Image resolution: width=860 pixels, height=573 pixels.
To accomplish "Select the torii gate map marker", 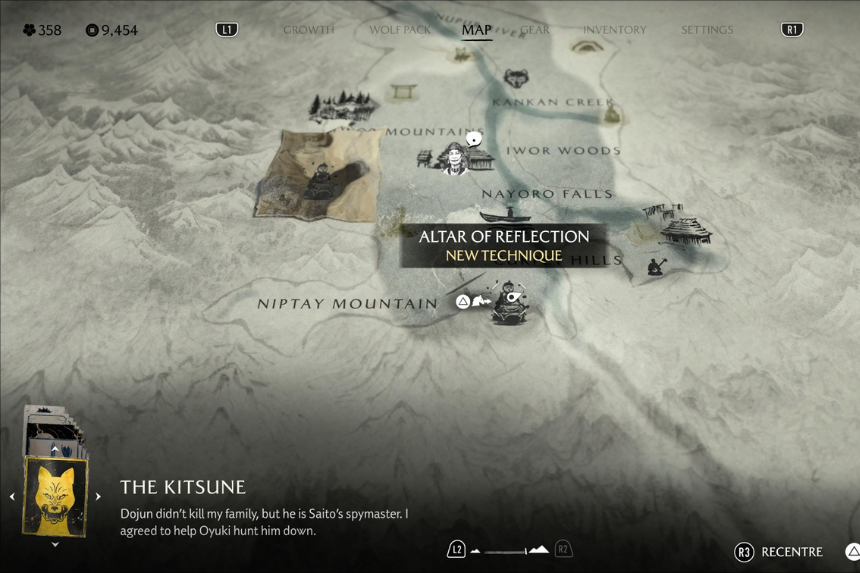I will tap(404, 92).
